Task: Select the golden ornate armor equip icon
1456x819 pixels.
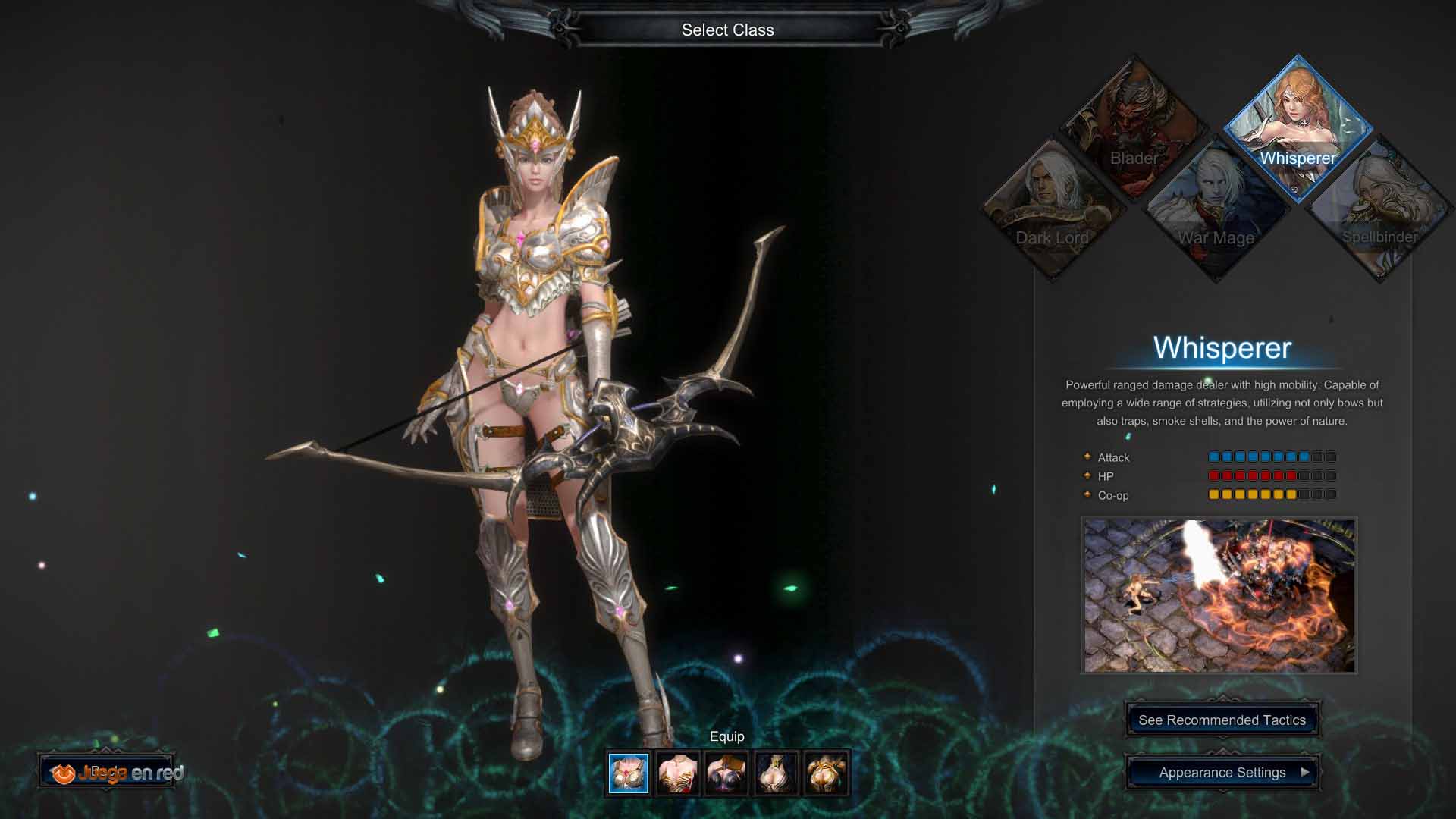Action: 825,773
